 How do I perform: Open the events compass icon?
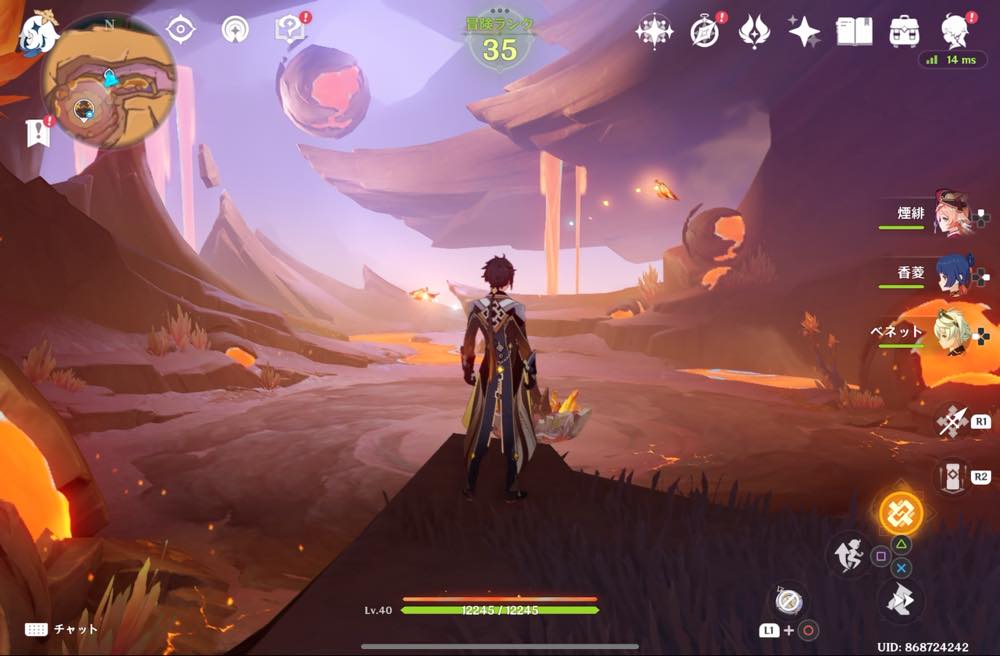(705, 31)
